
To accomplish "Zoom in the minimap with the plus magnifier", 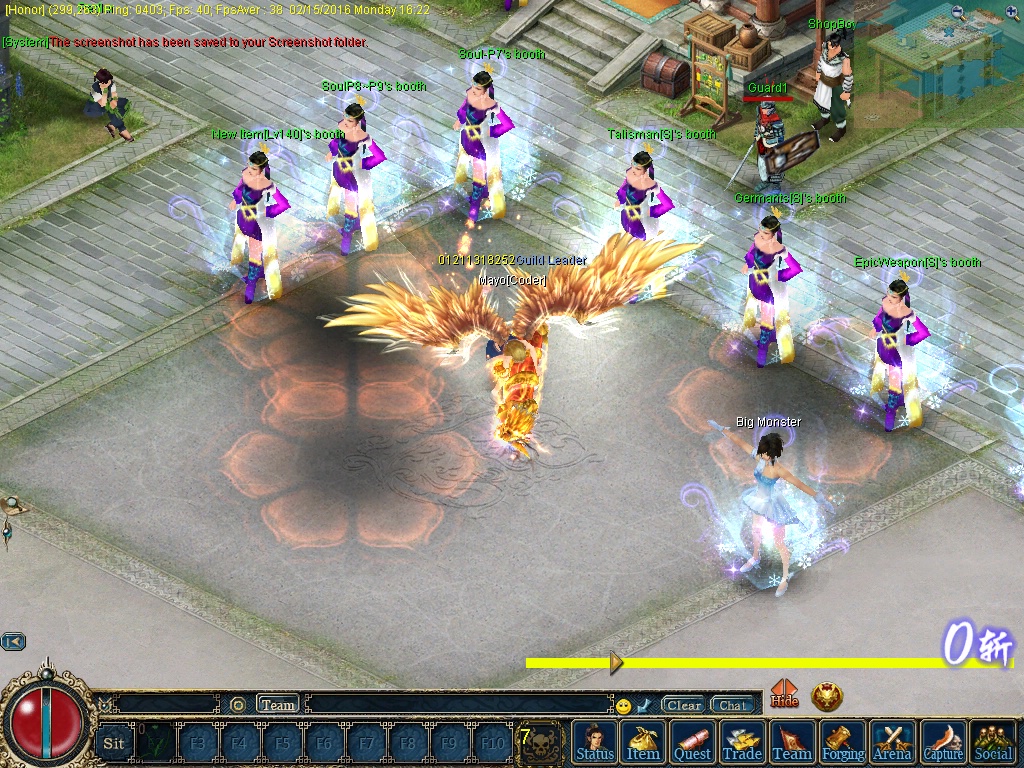I will (1011, 13).
